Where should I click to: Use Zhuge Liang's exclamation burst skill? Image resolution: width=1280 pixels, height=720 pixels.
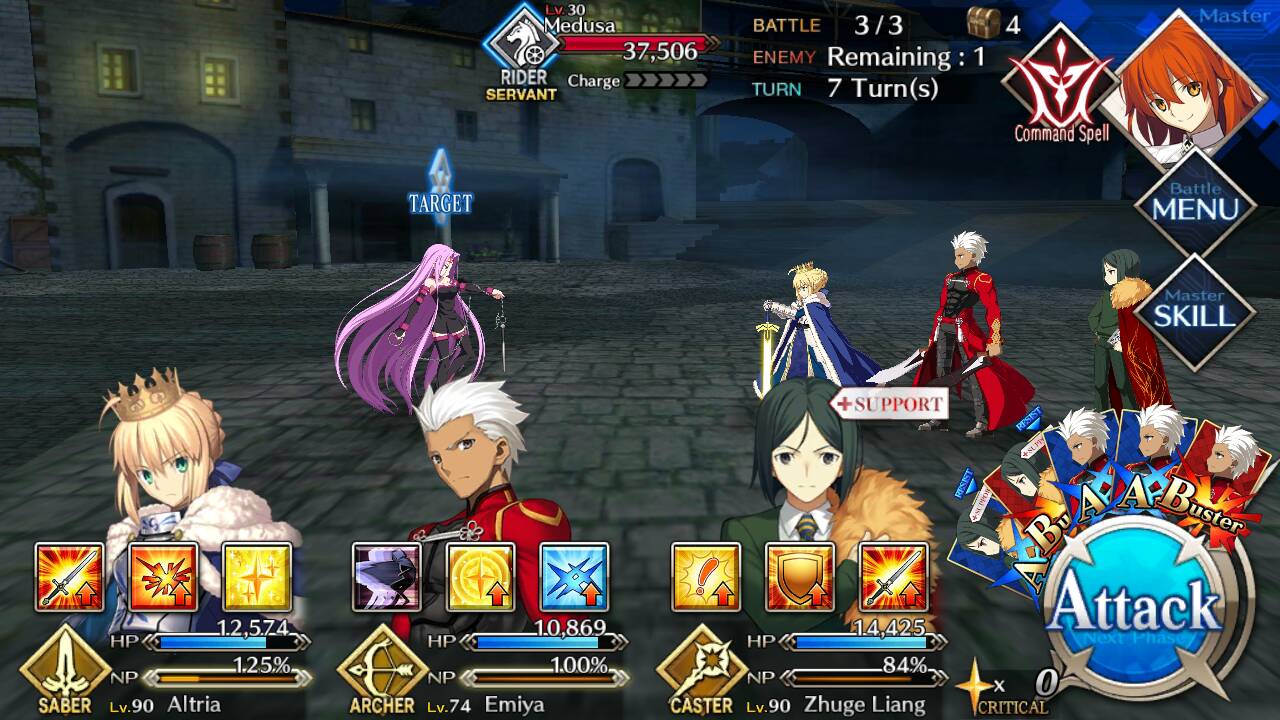coord(706,577)
